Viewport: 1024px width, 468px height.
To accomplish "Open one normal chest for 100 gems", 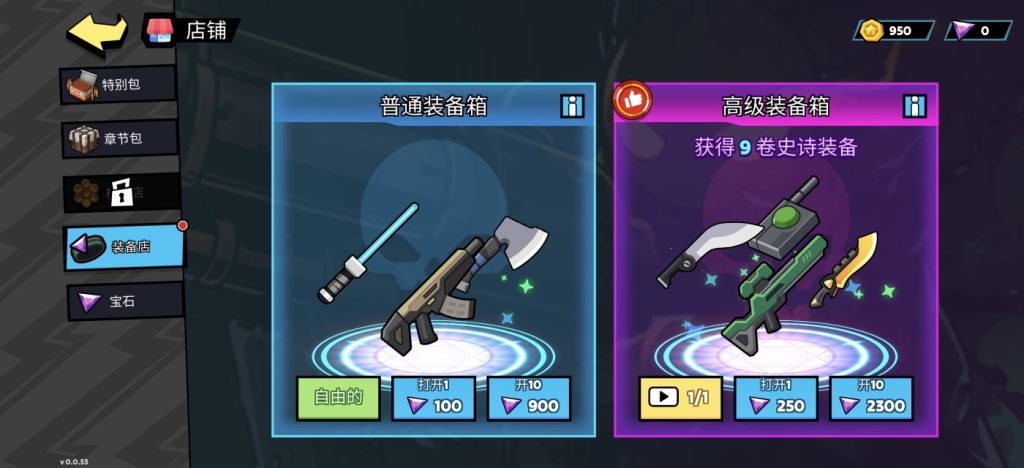I will [433, 398].
